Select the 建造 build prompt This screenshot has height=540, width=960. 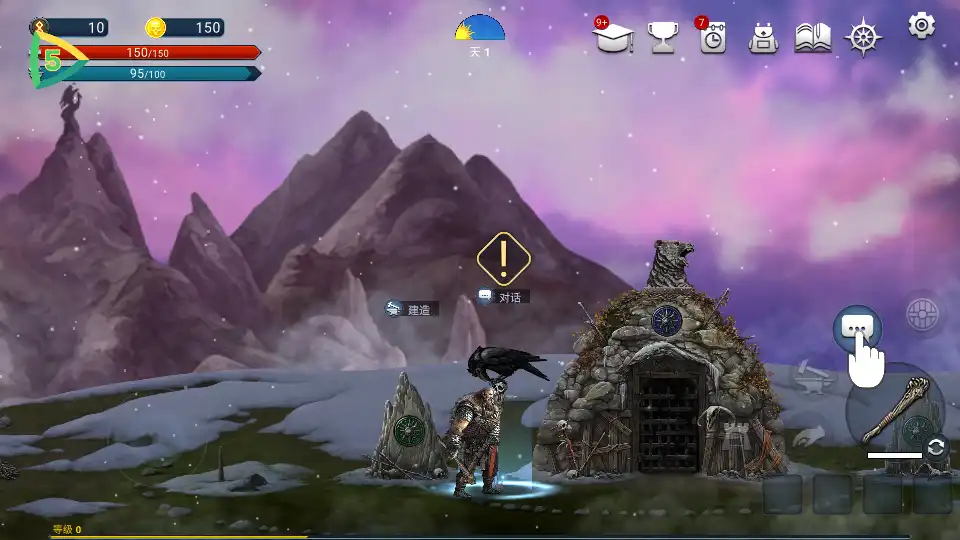coord(412,310)
